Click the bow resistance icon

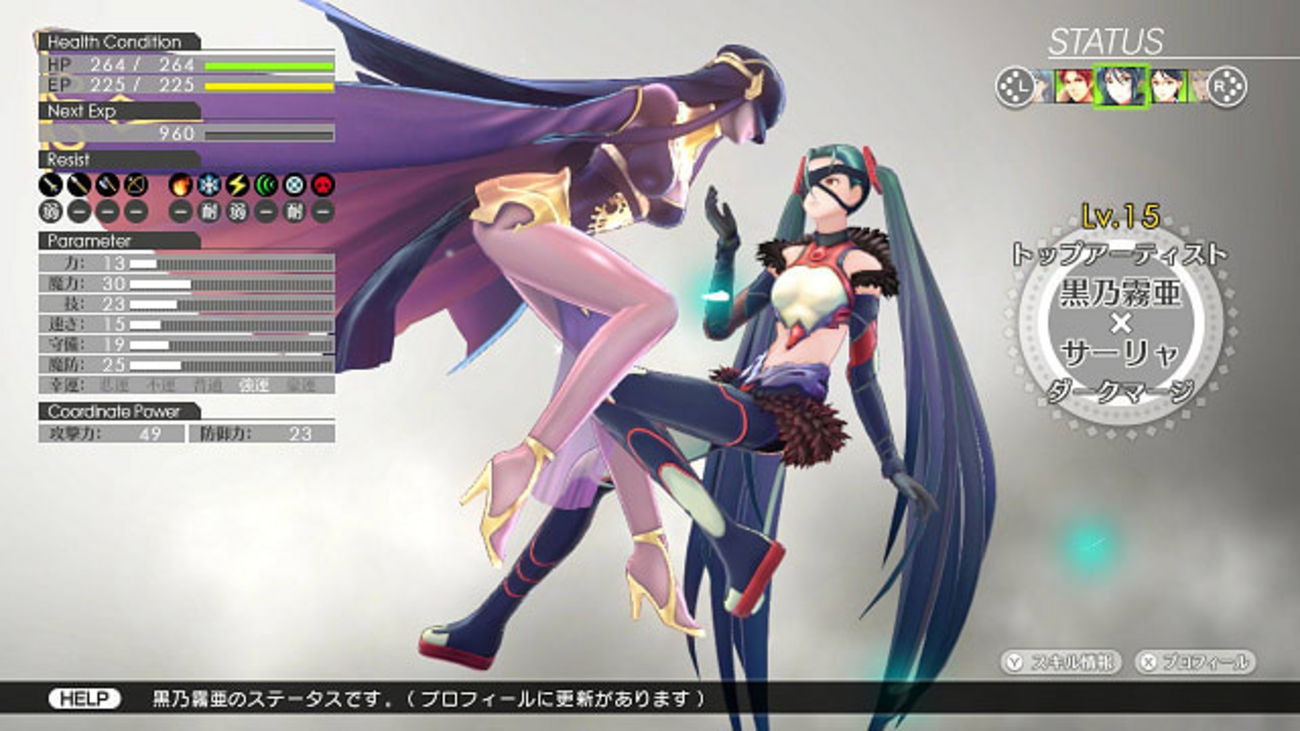click(135, 185)
